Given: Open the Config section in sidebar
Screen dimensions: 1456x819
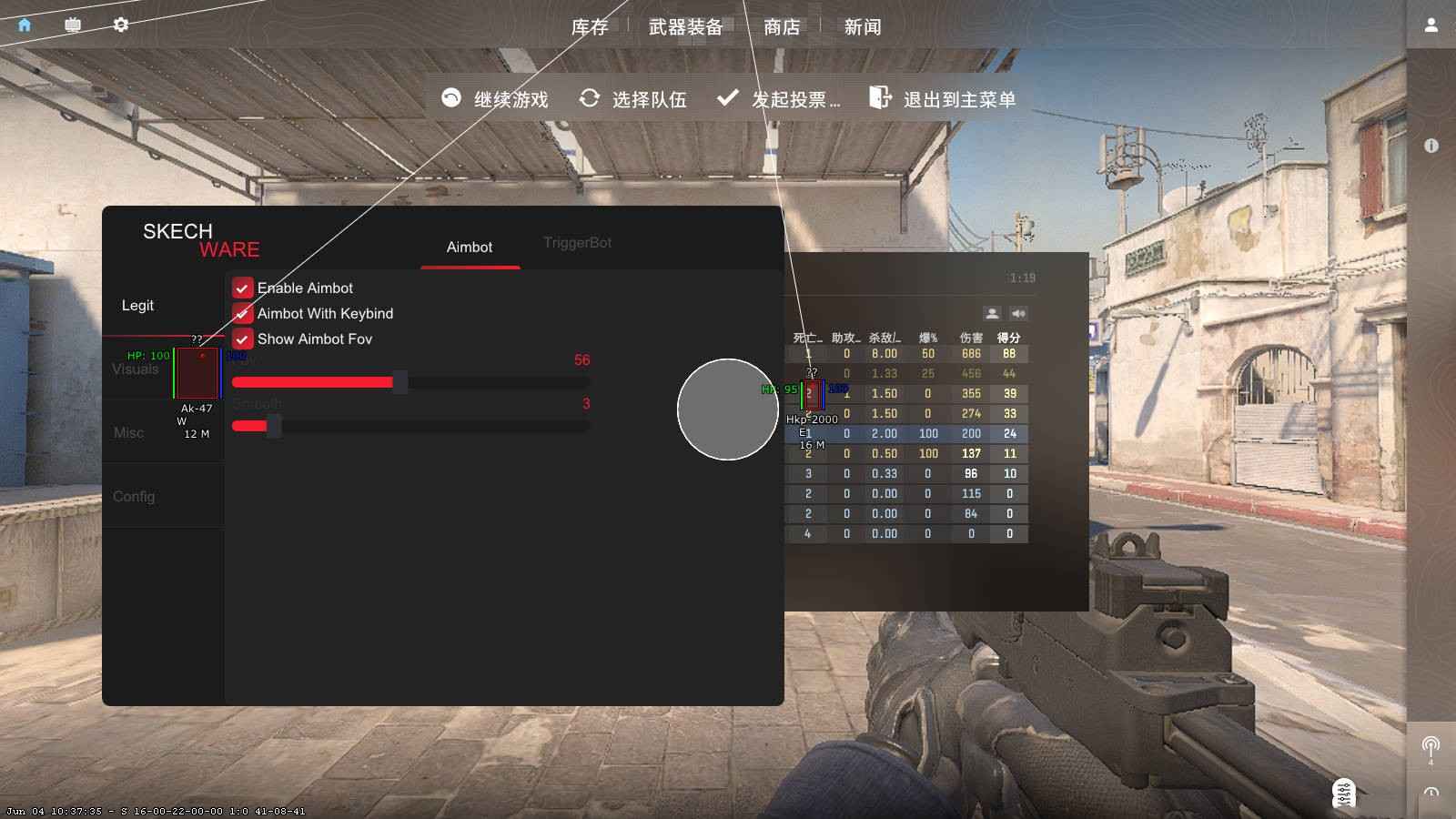Looking at the screenshot, I should (133, 497).
